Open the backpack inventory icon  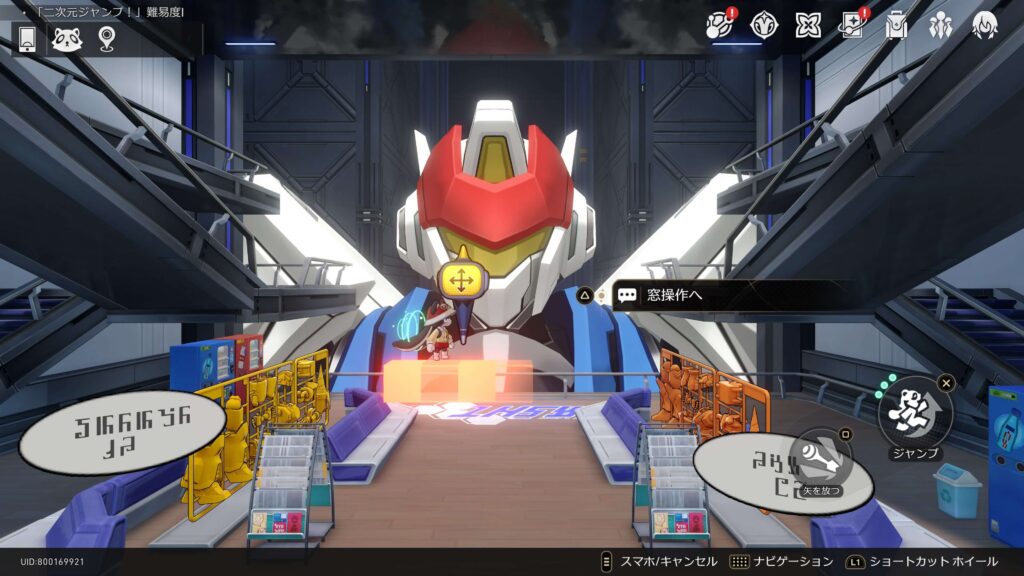point(896,26)
